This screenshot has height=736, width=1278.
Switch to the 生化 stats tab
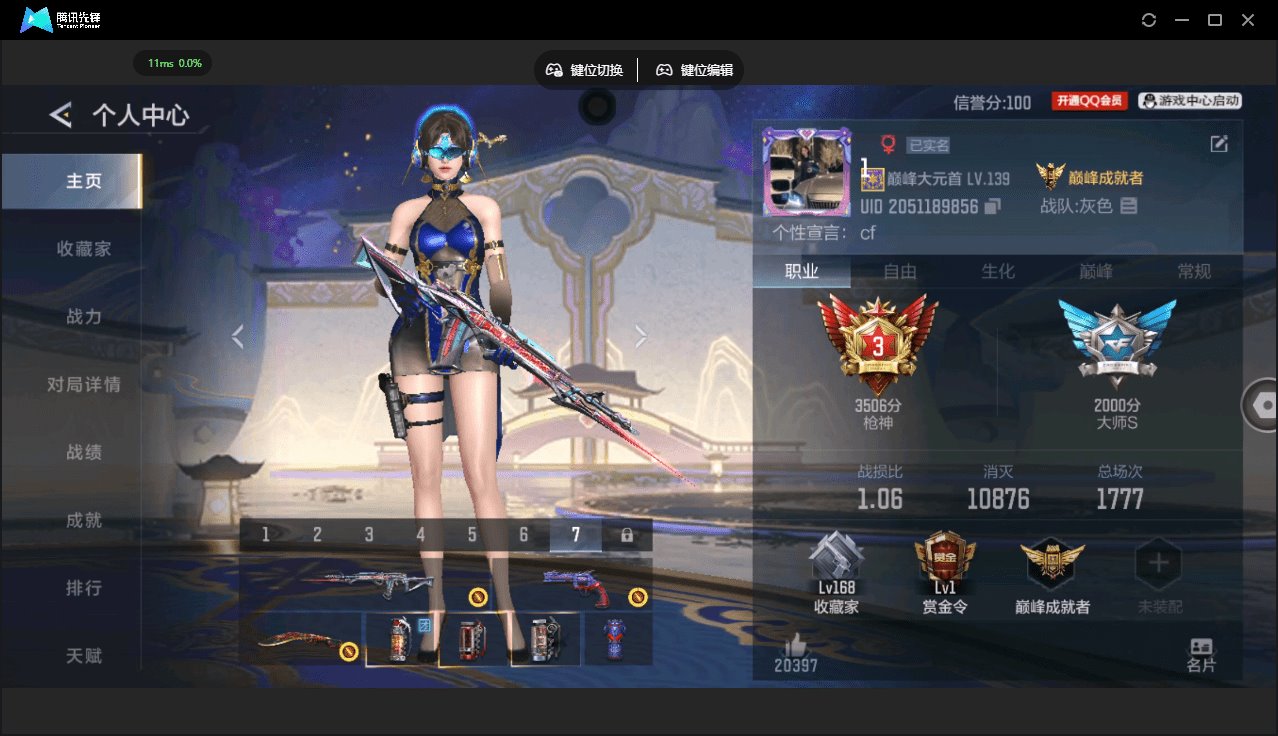click(997, 272)
